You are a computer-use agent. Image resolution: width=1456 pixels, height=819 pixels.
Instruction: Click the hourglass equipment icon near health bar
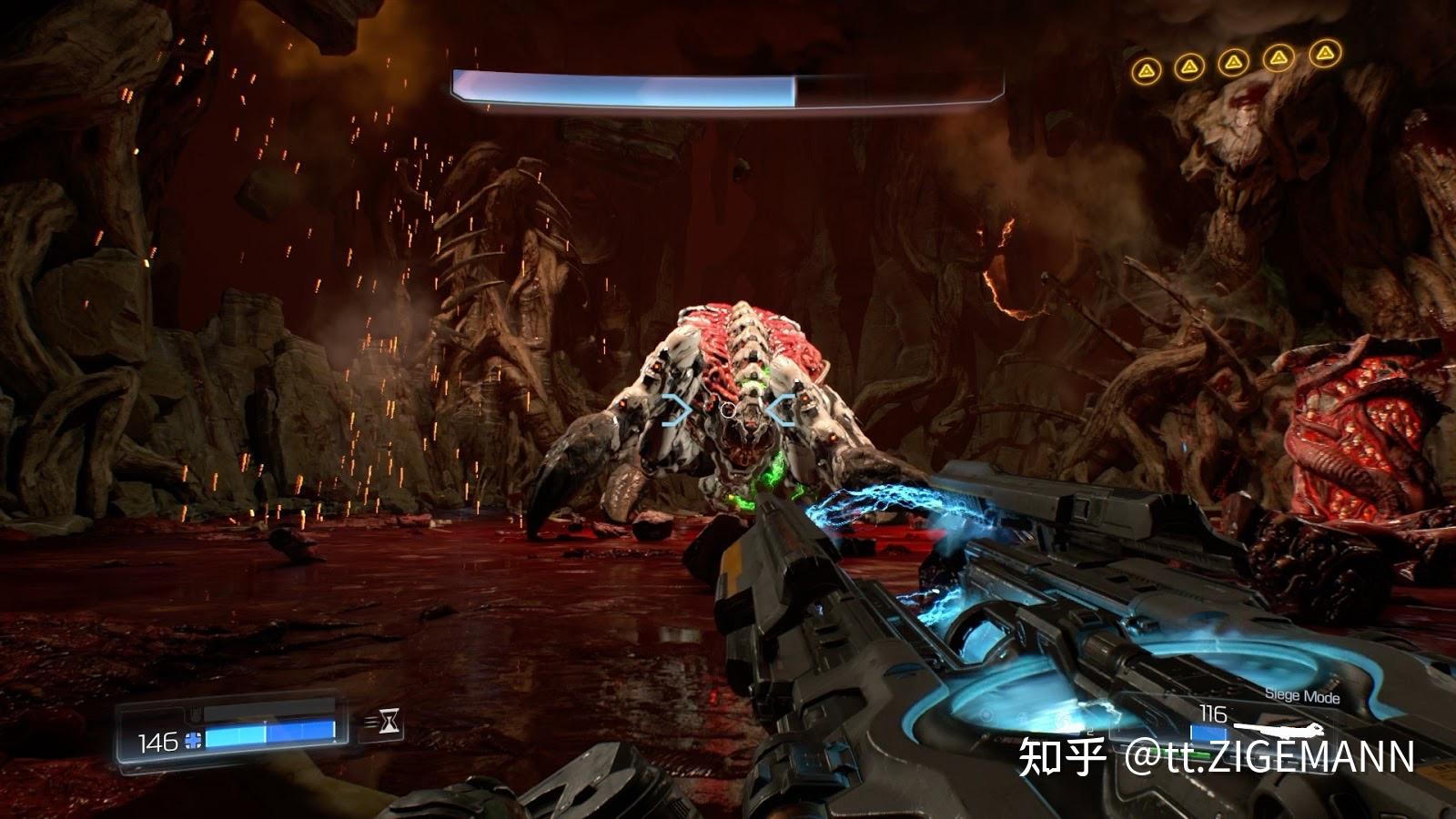point(389,719)
